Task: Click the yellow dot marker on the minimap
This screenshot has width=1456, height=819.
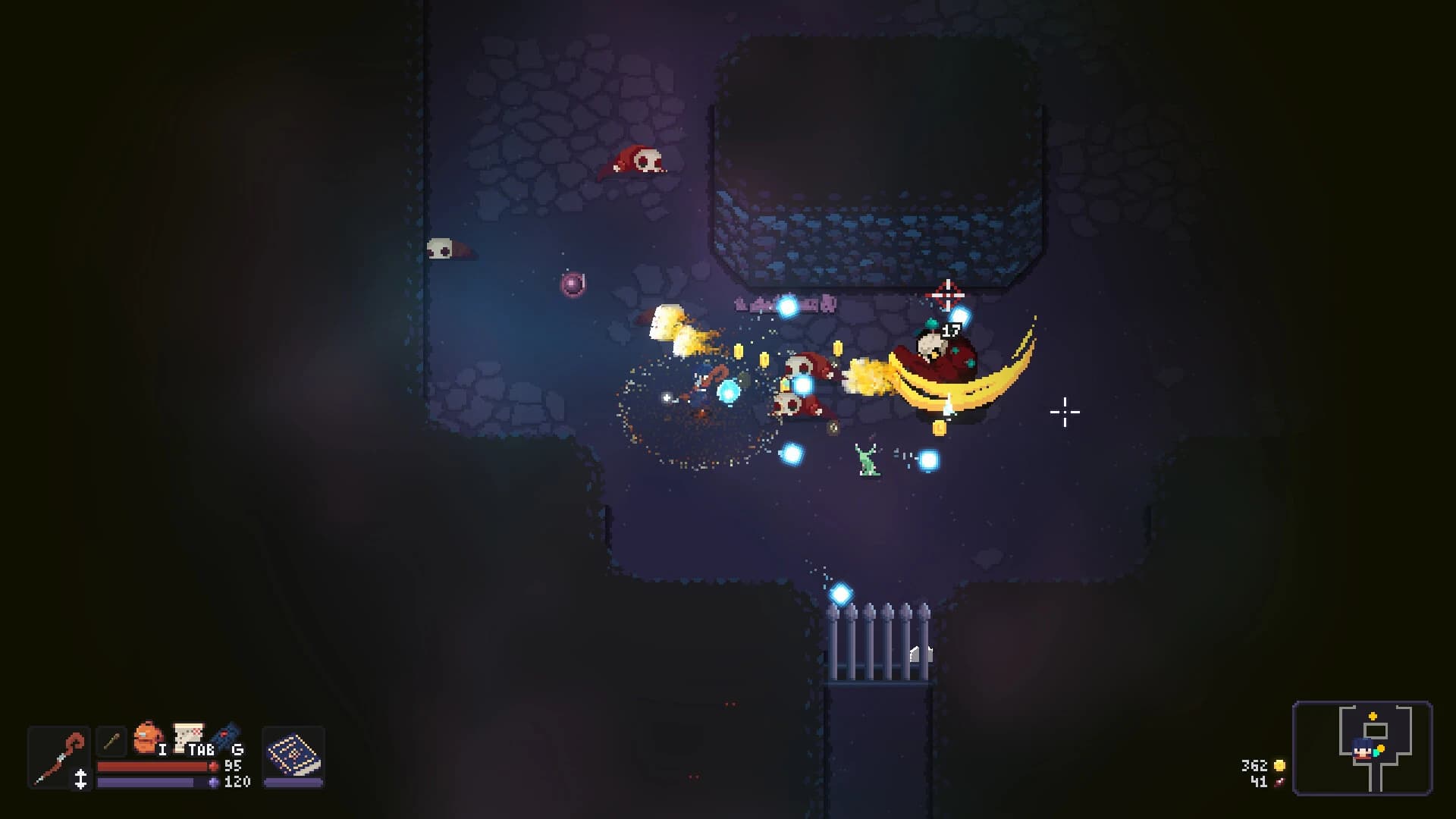Action: pyautogui.click(x=1380, y=748)
